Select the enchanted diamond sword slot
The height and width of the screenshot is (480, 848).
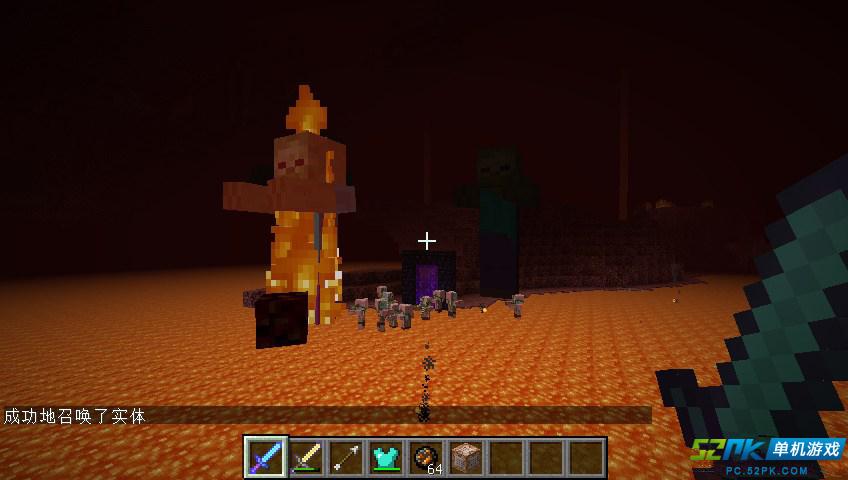pos(266,457)
